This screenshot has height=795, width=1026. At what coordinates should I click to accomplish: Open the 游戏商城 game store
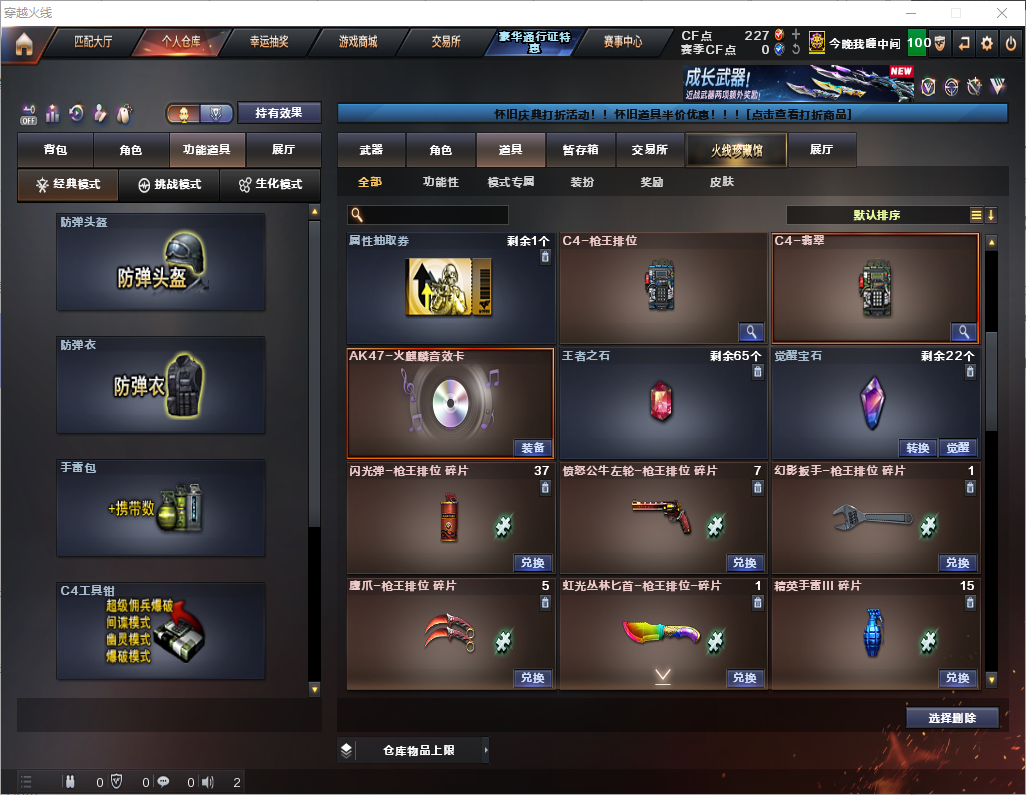pos(358,42)
